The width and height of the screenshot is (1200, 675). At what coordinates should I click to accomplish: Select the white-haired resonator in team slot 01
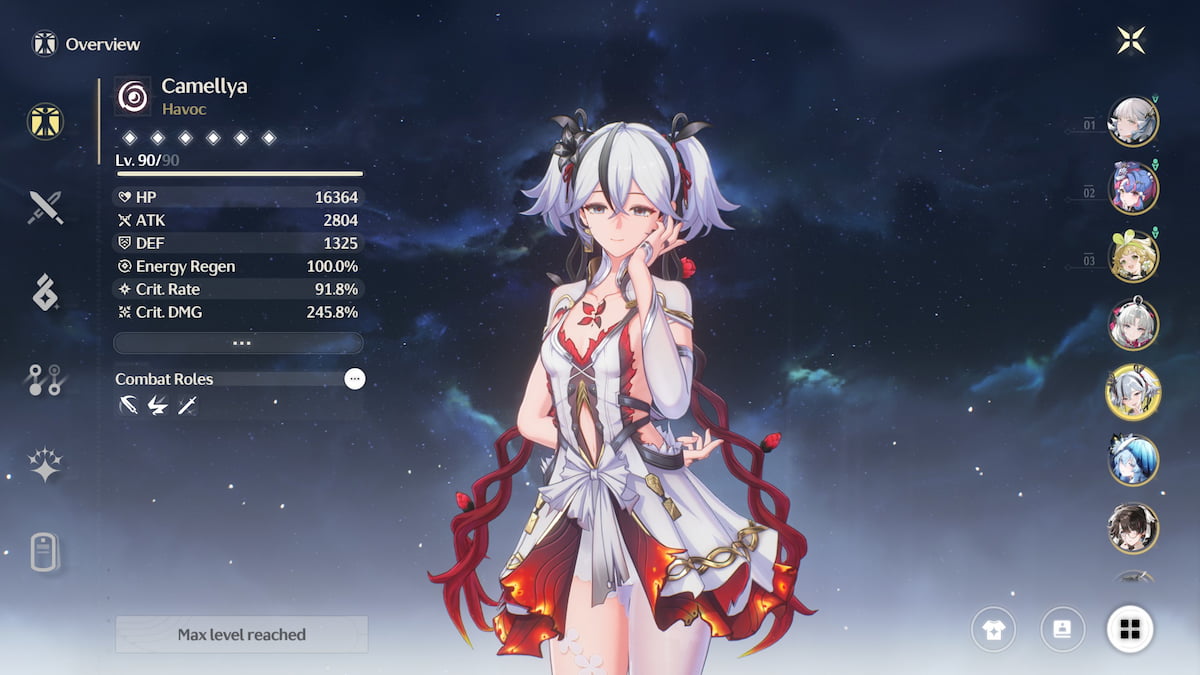pos(1133,121)
